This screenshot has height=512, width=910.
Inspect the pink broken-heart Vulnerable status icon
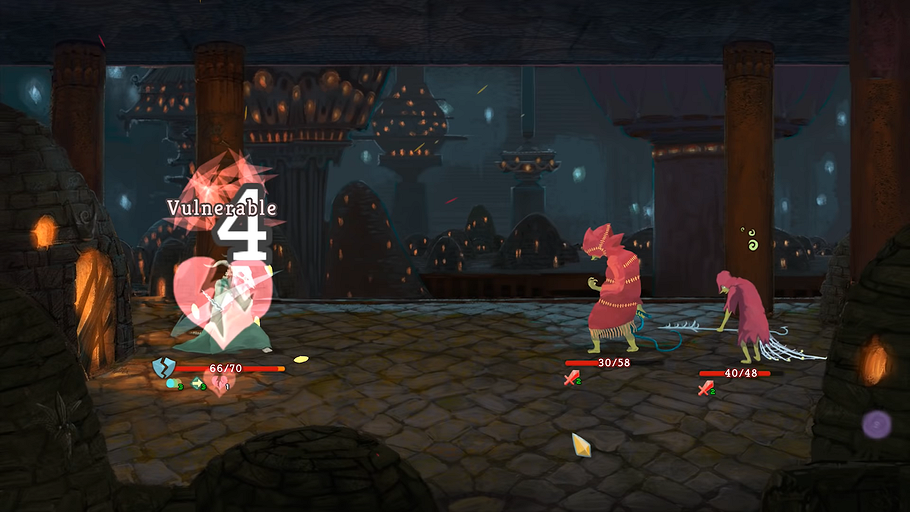[220, 383]
